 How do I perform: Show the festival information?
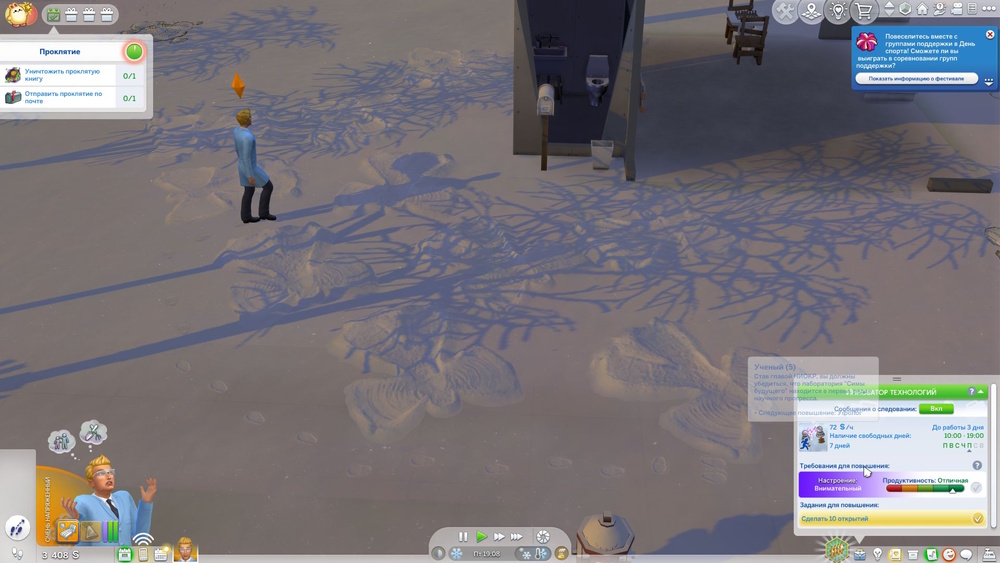916,78
